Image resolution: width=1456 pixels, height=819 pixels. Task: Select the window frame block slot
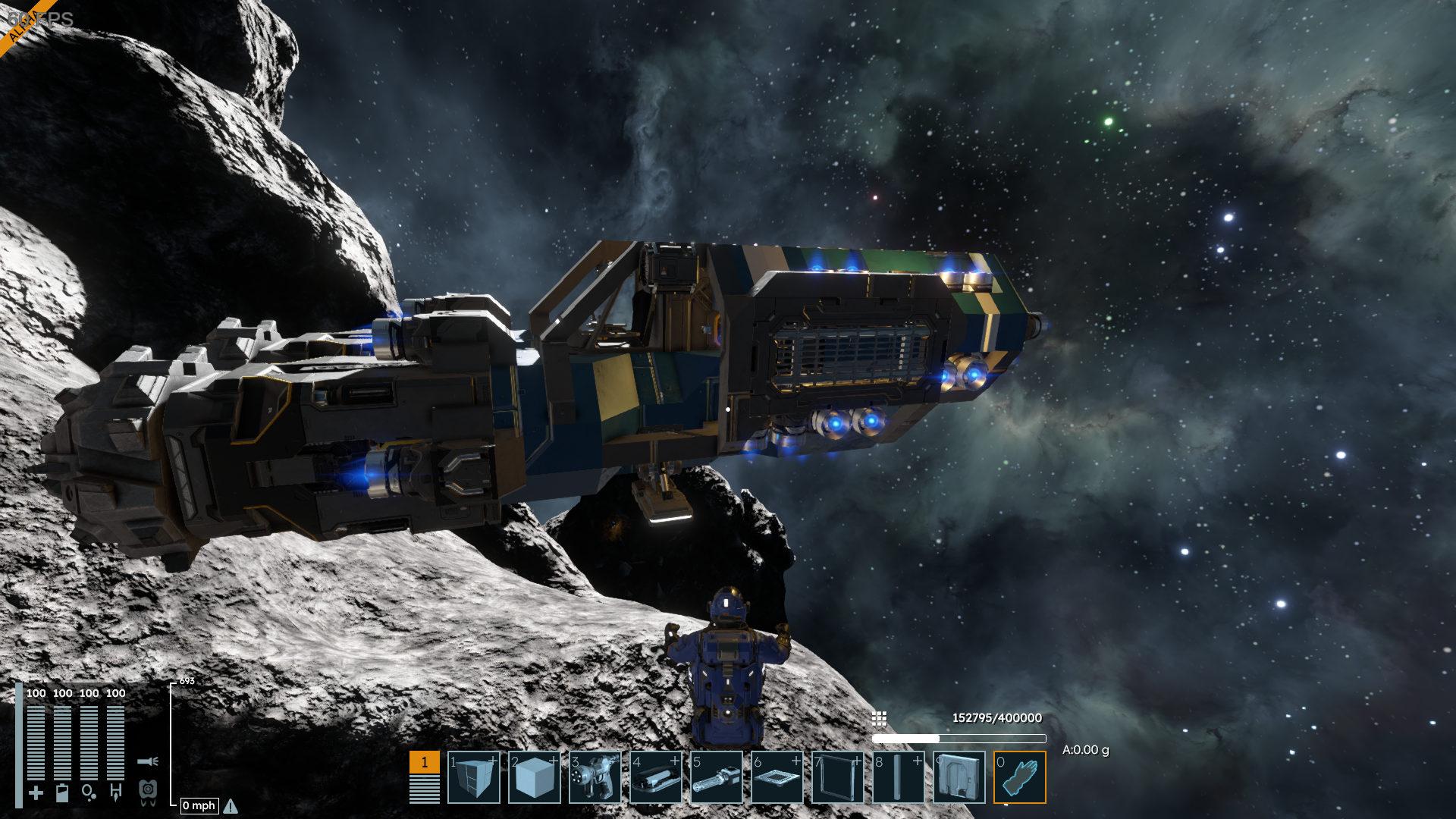tap(838, 777)
